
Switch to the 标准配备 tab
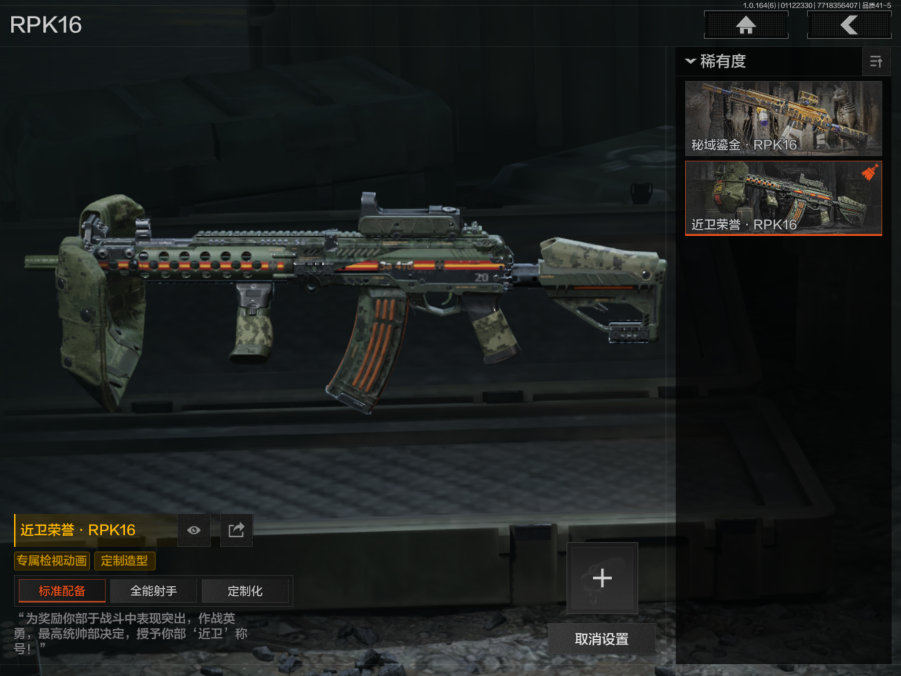pos(62,591)
